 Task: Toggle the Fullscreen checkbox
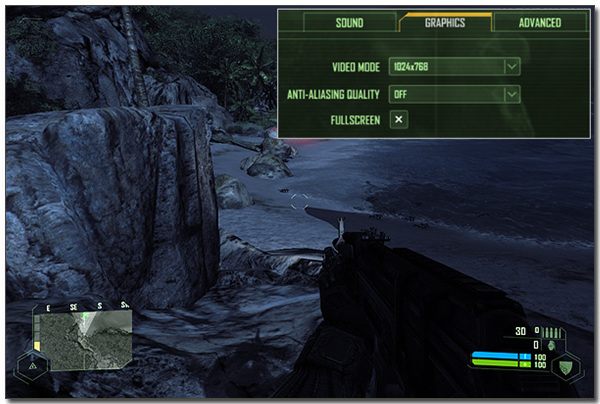tap(398, 120)
